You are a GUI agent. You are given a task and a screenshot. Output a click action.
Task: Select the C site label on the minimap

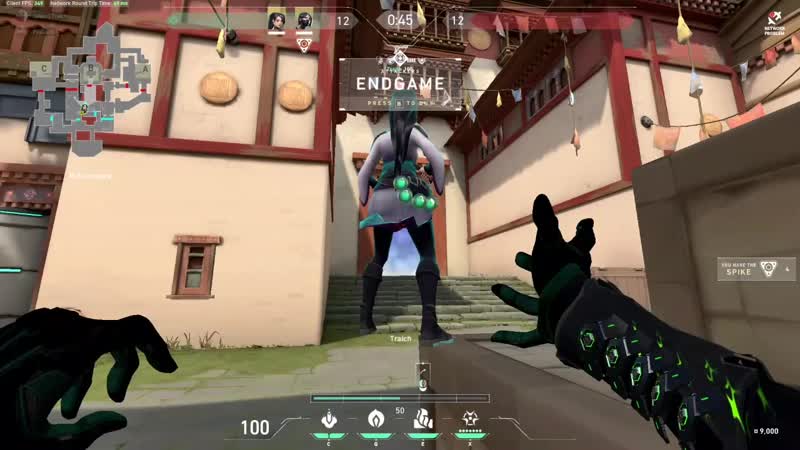44,68
